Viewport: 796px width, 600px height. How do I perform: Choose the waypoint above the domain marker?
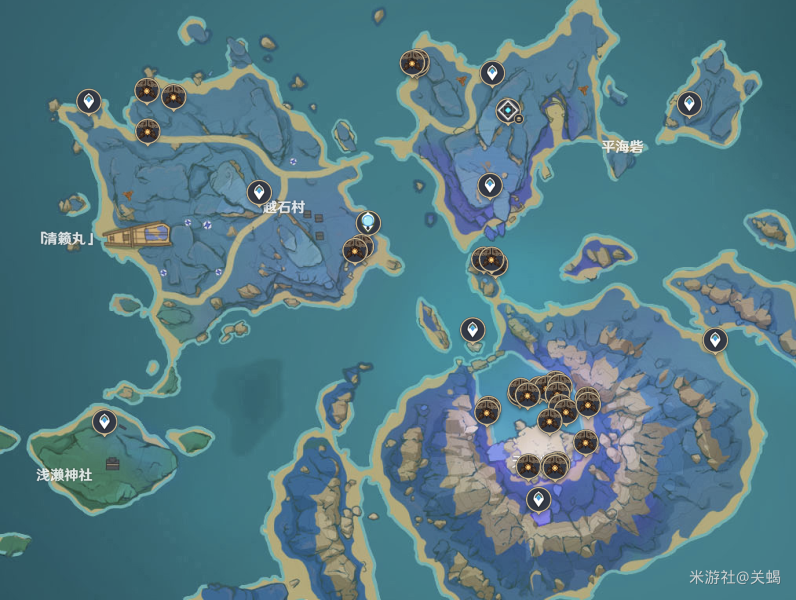pyautogui.click(x=492, y=72)
